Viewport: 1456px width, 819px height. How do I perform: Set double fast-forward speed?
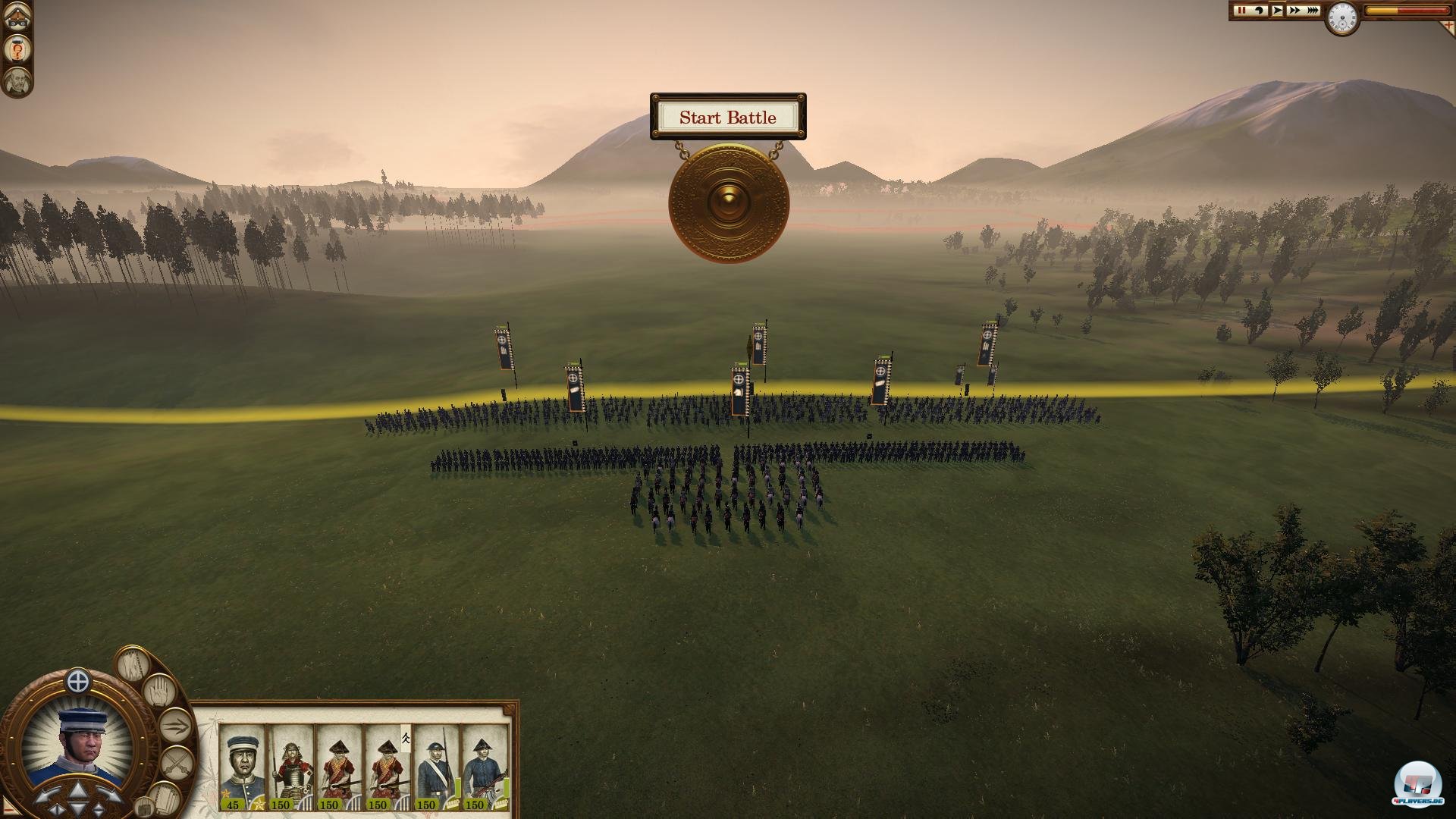pyautogui.click(x=1294, y=11)
